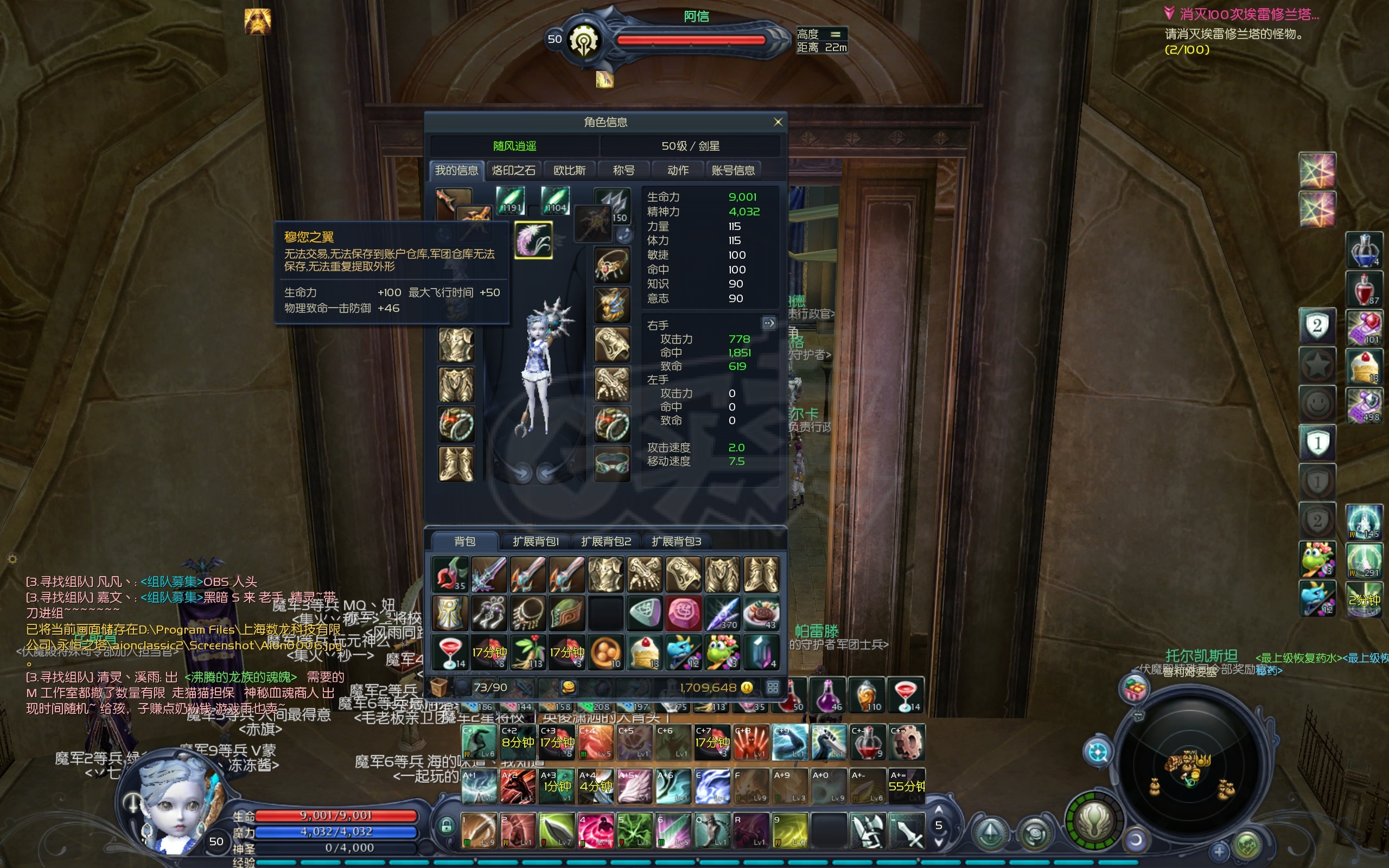Switch to the 烙印之石 tab
Image resolution: width=1389 pixels, height=868 pixels.
click(x=514, y=170)
